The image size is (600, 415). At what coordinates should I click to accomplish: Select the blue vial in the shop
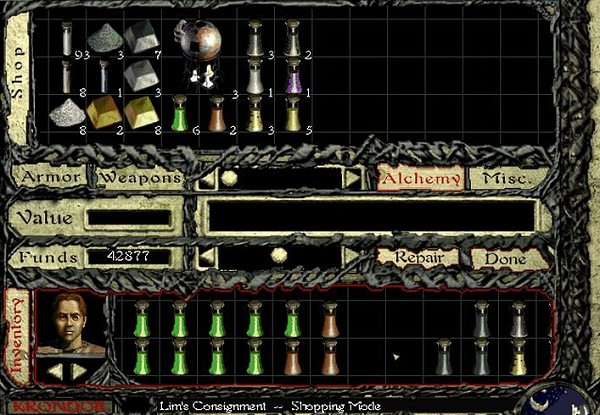103,75
